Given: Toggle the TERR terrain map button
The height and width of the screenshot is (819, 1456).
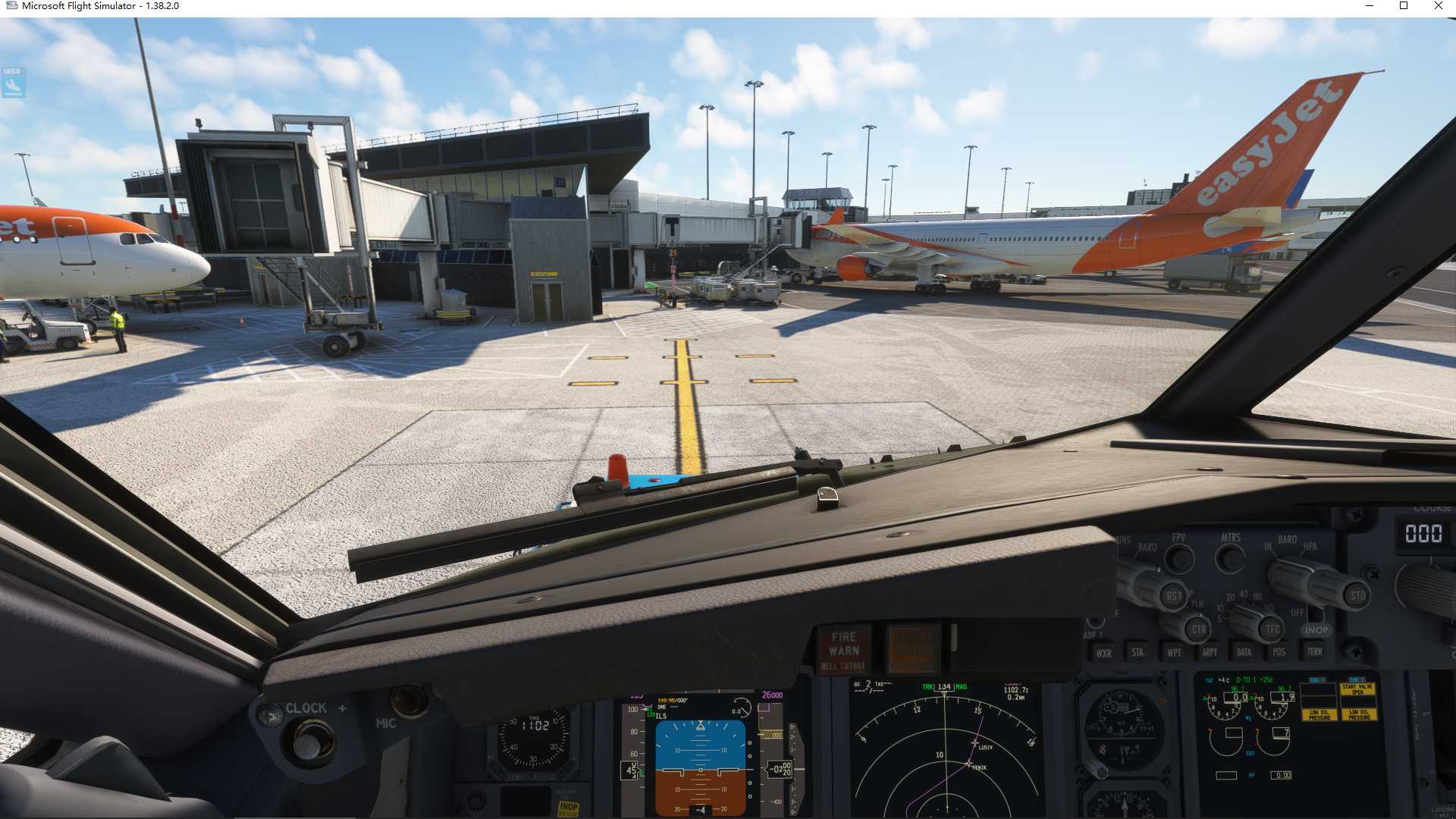Looking at the screenshot, I should pyautogui.click(x=1315, y=651).
